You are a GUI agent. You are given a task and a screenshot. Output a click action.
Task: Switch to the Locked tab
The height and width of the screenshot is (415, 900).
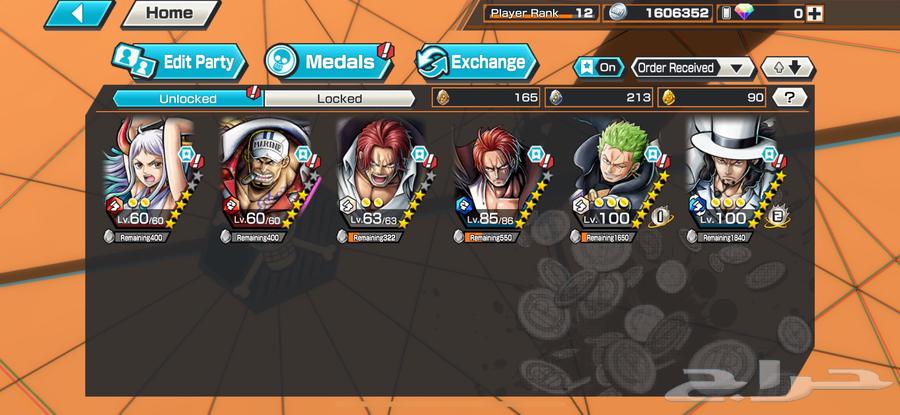coord(340,98)
